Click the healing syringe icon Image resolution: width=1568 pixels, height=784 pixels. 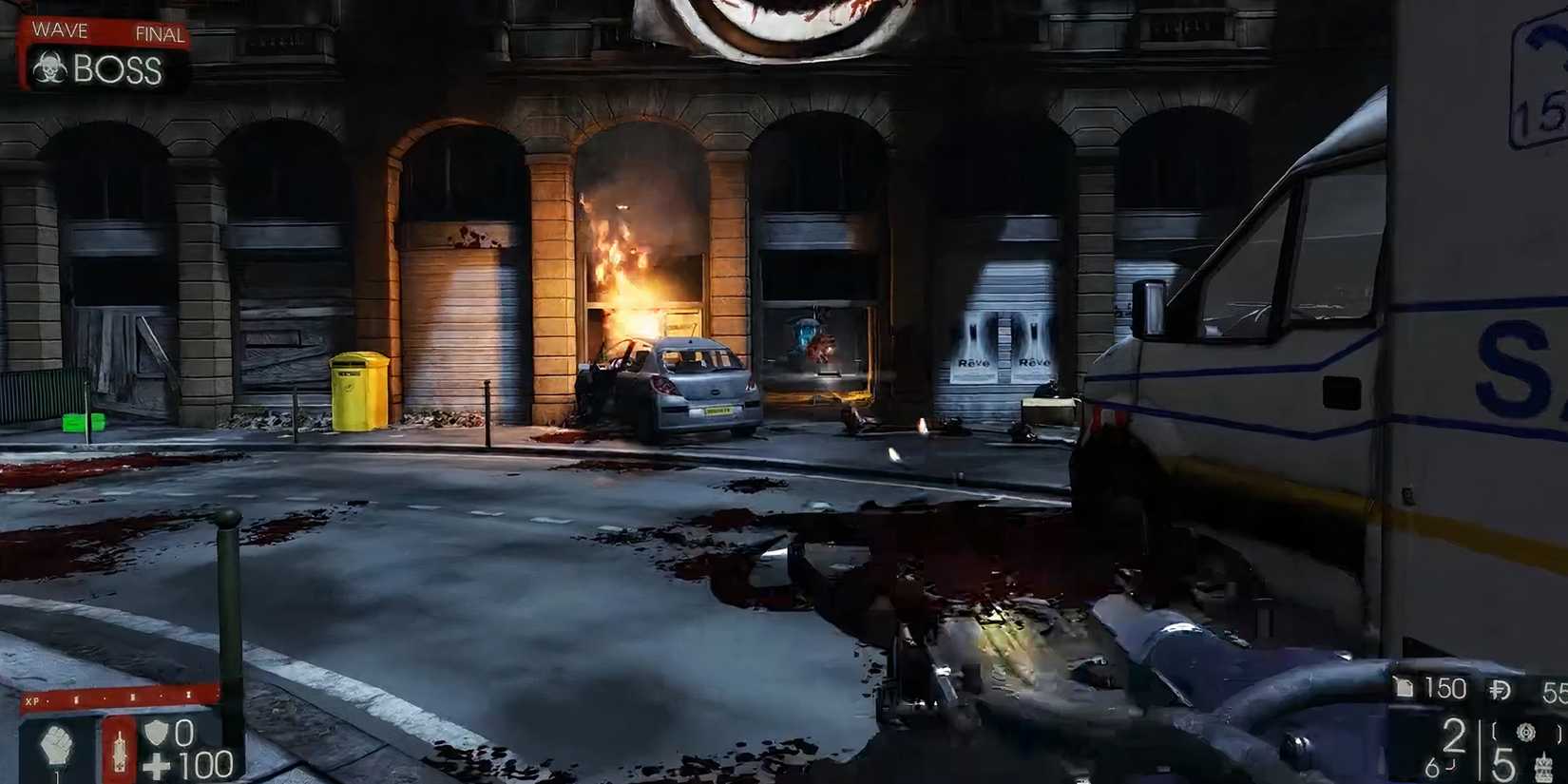[x=119, y=748]
